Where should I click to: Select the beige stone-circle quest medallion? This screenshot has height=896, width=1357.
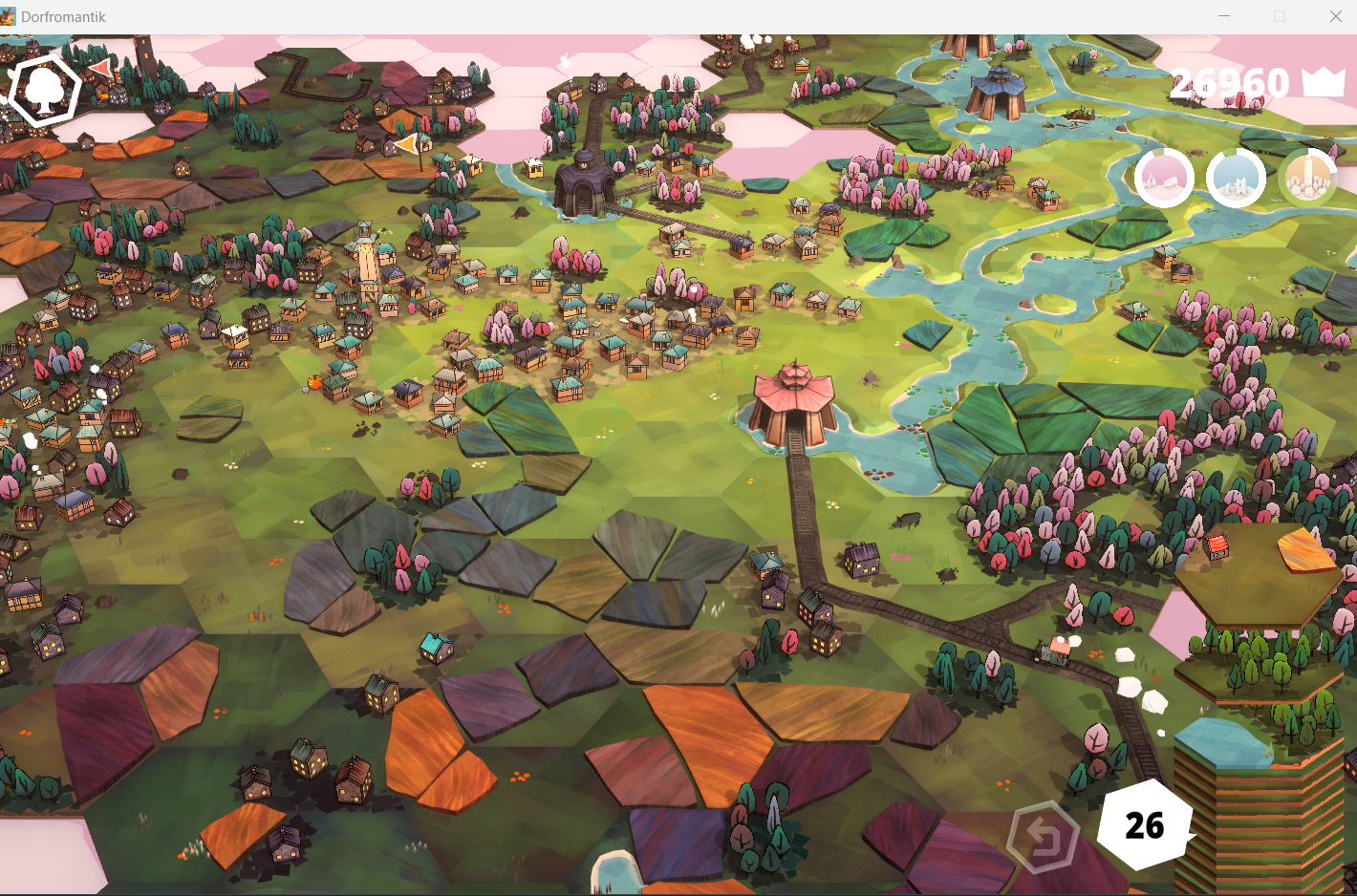1309,178
